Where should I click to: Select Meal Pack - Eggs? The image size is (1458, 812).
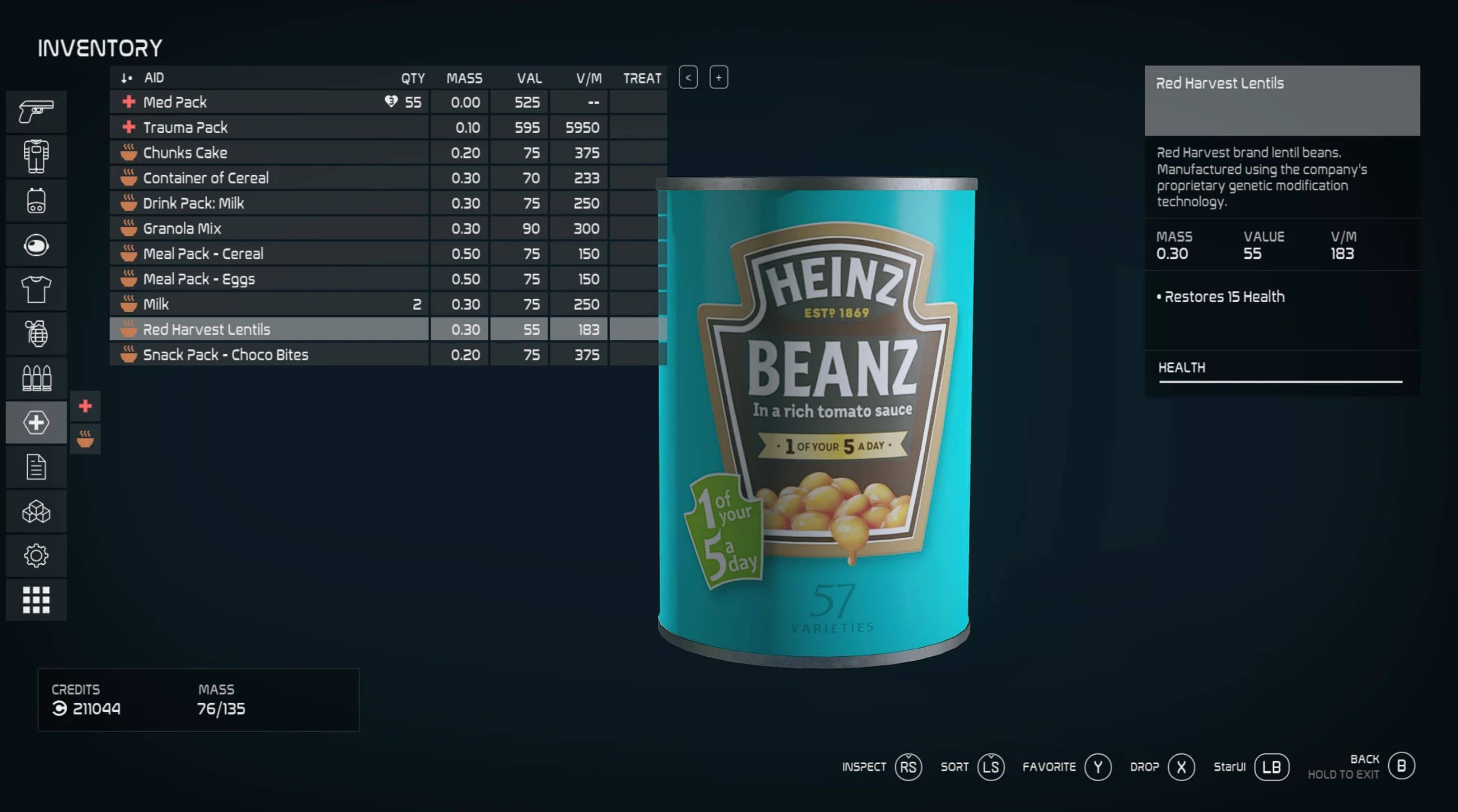coord(269,279)
